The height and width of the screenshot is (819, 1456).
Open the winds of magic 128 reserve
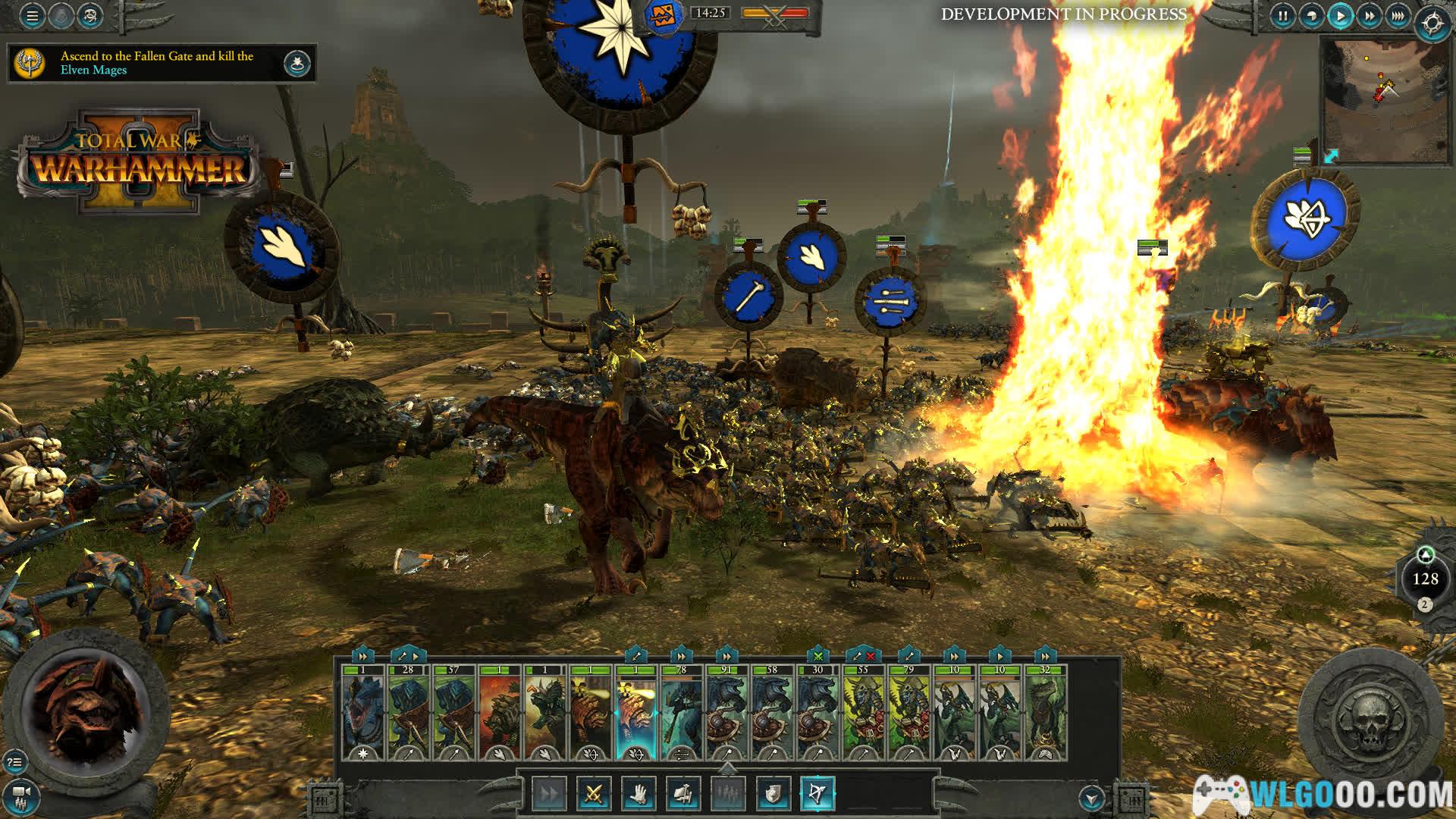pyautogui.click(x=1425, y=579)
